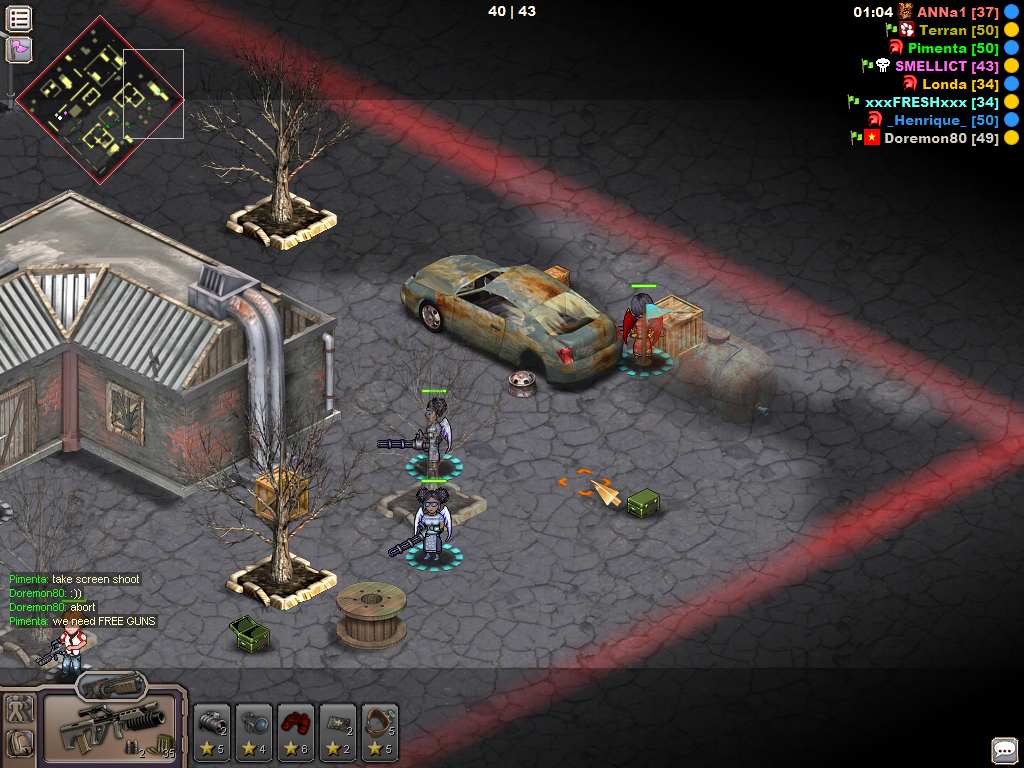Switch to the secondary weapon above the rifle
The image size is (1024, 768).
click(111, 685)
